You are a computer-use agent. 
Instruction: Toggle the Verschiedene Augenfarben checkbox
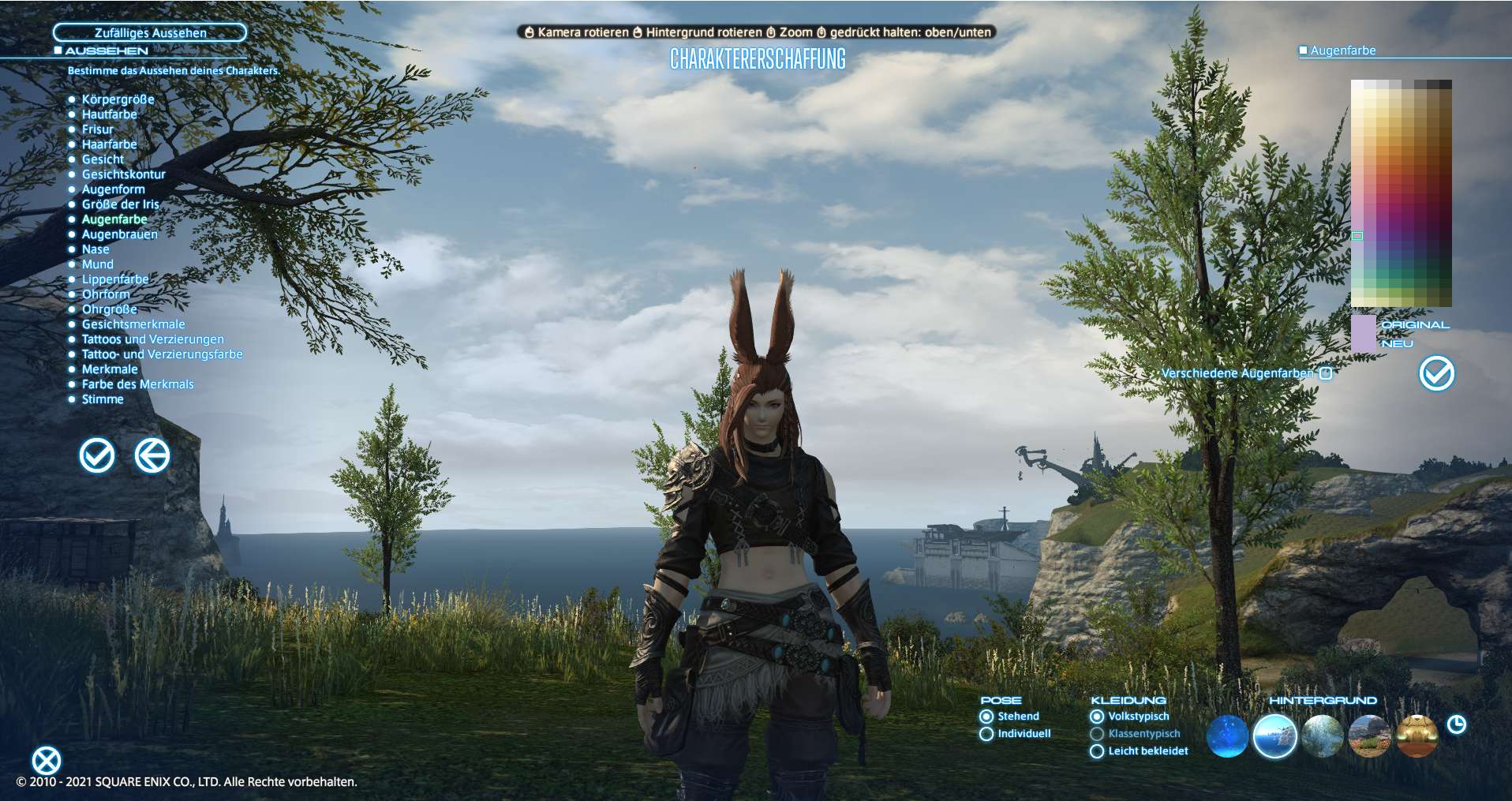[1326, 373]
